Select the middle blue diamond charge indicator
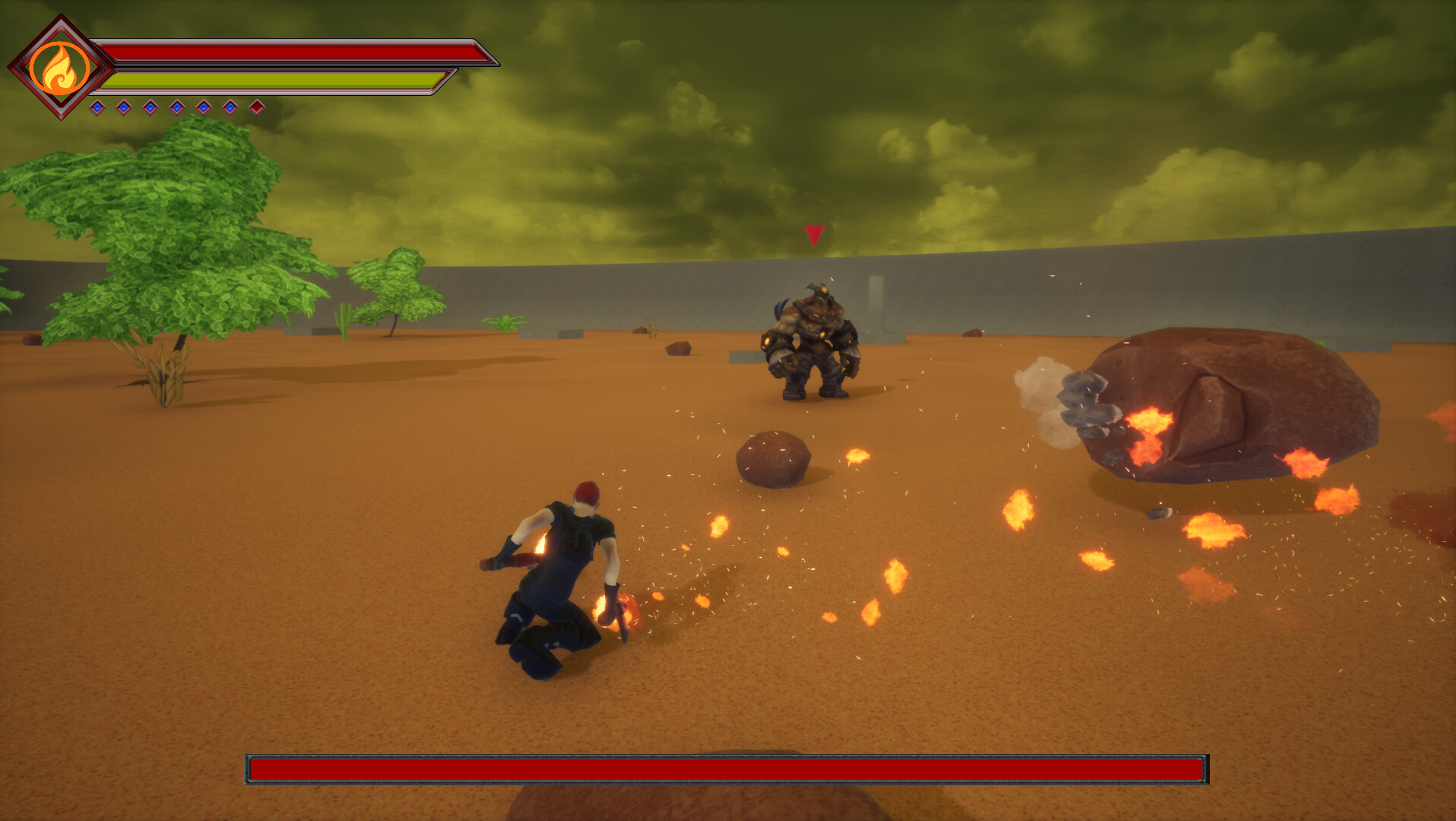 [x=177, y=107]
